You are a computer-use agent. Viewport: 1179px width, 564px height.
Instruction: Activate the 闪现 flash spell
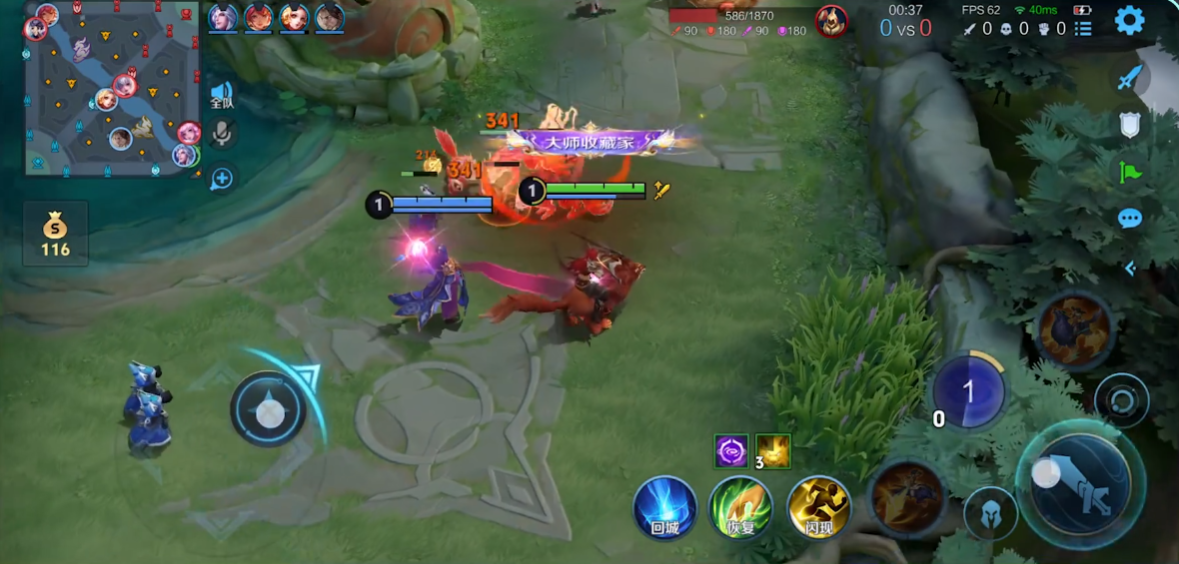point(819,508)
